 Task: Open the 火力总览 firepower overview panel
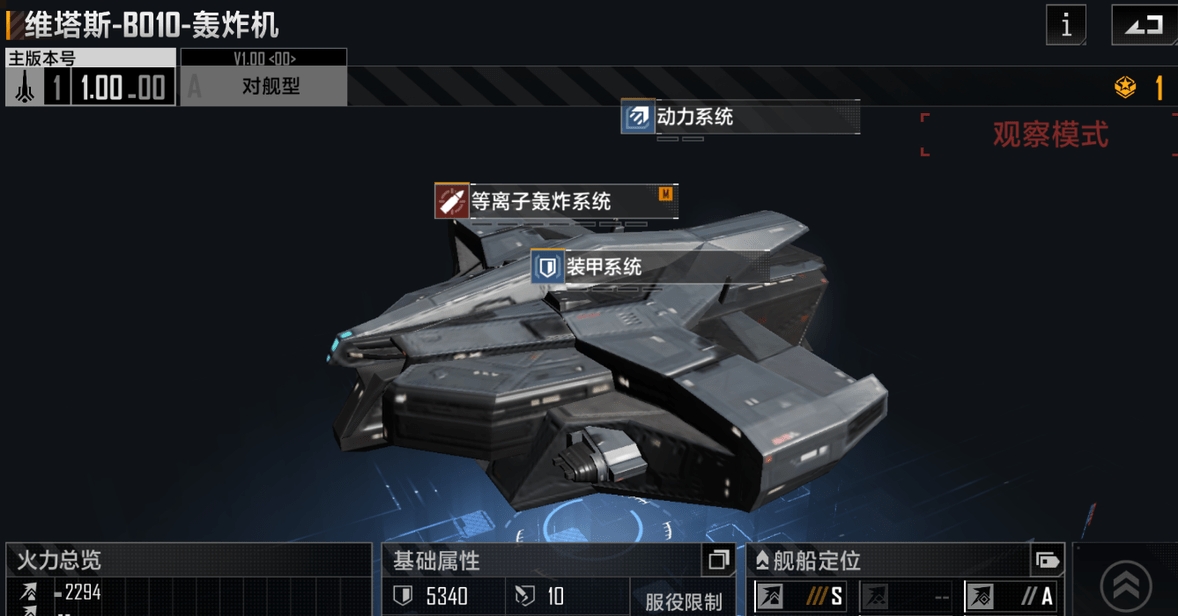[x=188, y=561]
